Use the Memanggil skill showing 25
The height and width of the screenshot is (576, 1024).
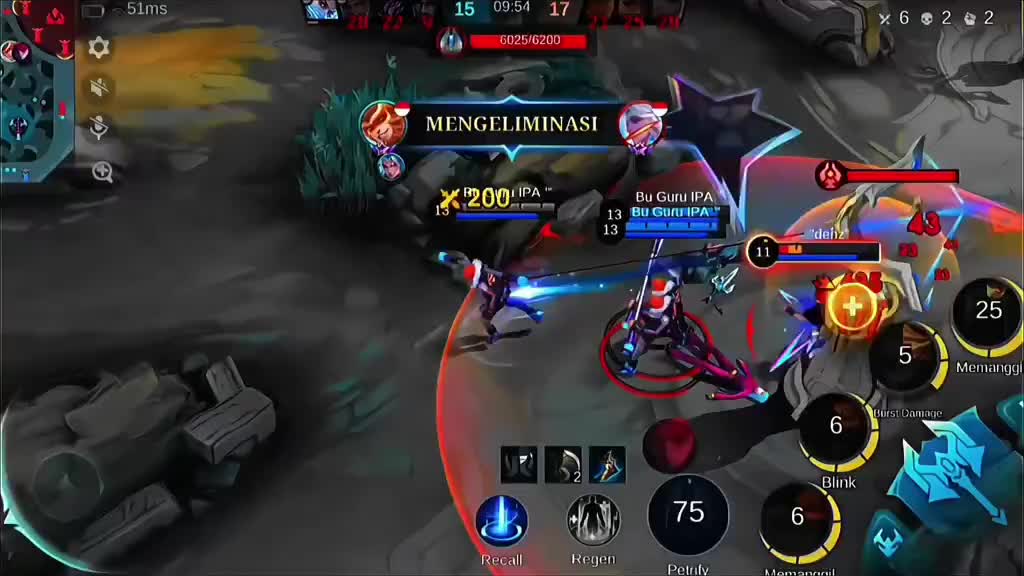[x=987, y=312]
